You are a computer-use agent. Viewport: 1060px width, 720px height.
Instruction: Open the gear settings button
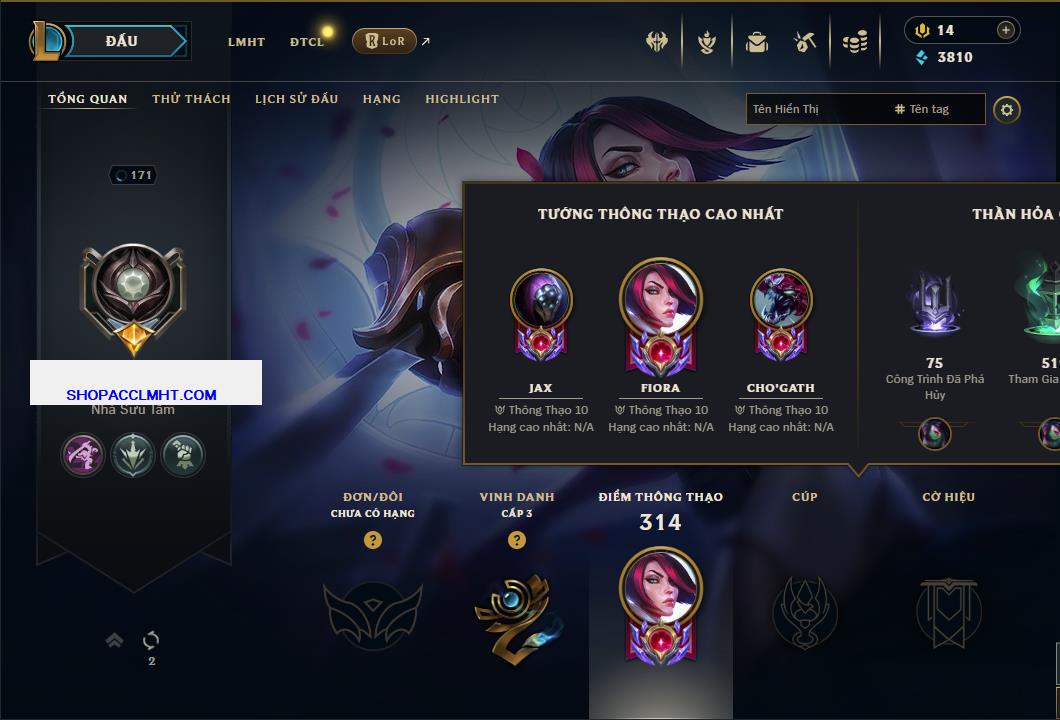point(1007,109)
